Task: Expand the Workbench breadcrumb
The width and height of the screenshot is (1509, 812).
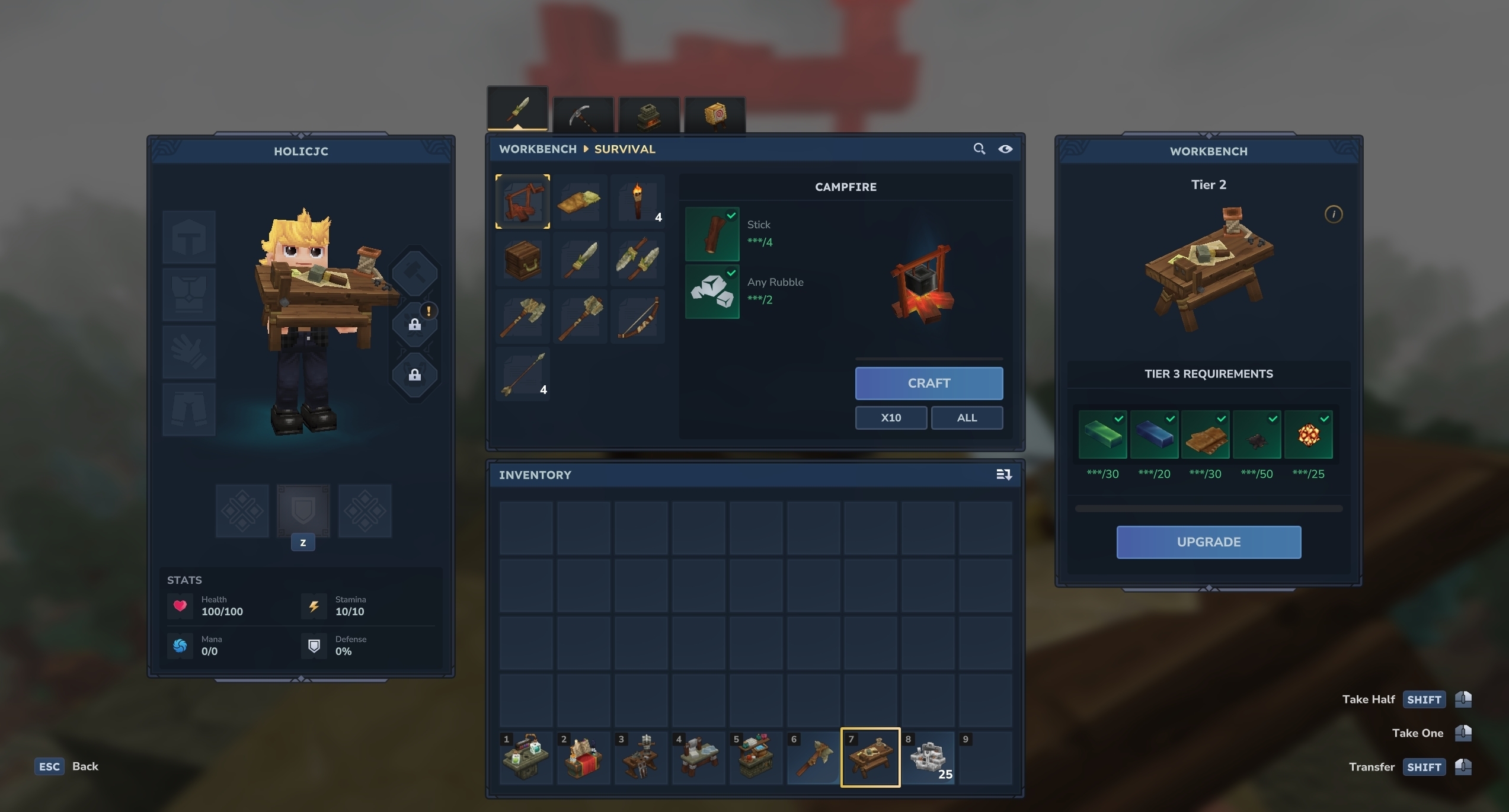Action: point(537,149)
